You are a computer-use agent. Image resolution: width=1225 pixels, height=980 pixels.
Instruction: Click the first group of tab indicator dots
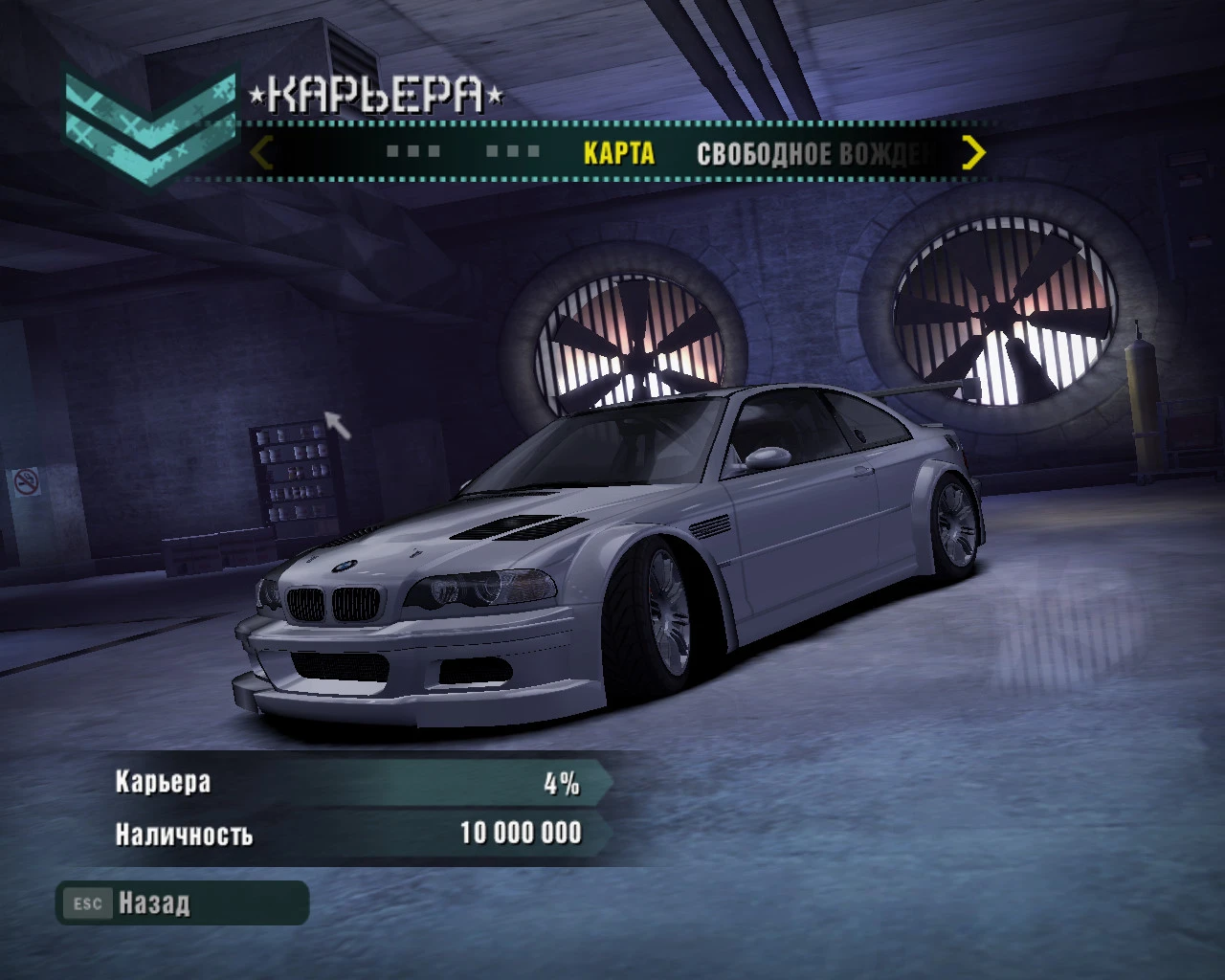[x=412, y=150]
